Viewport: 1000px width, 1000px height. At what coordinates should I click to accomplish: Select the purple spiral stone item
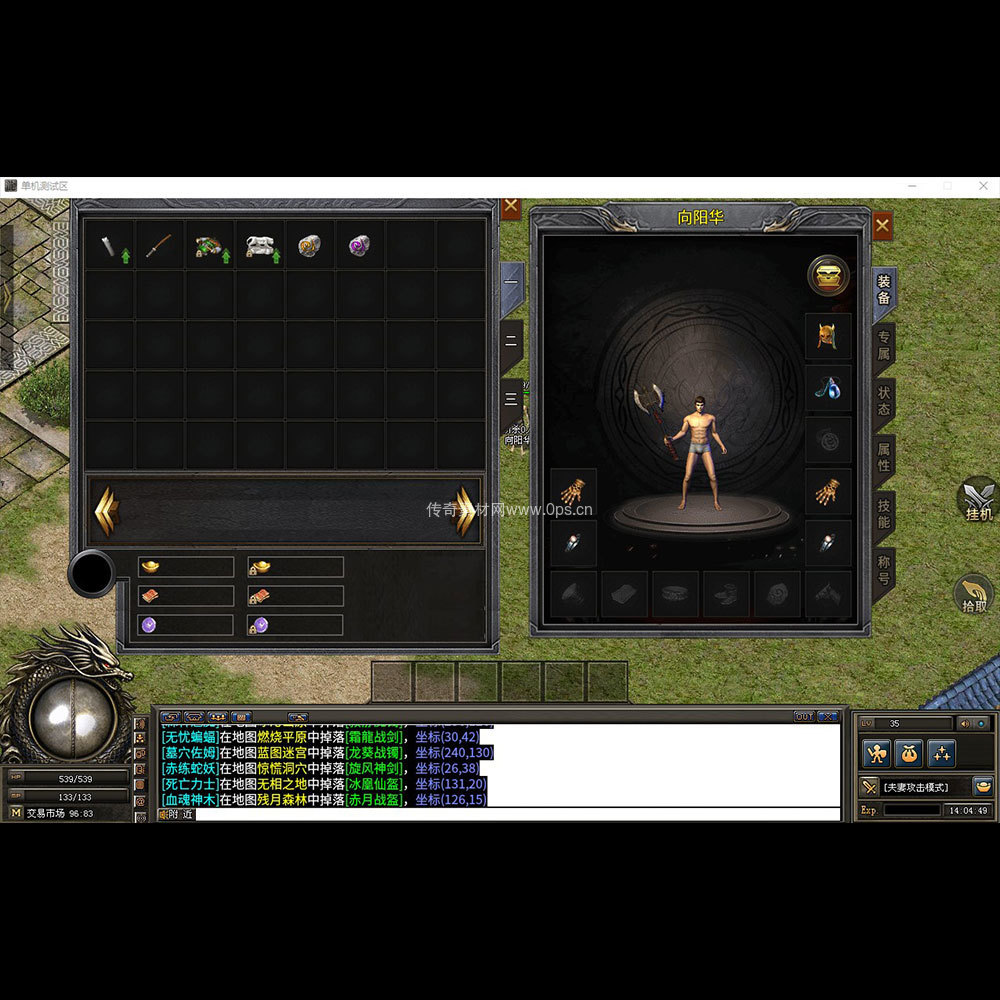point(360,245)
